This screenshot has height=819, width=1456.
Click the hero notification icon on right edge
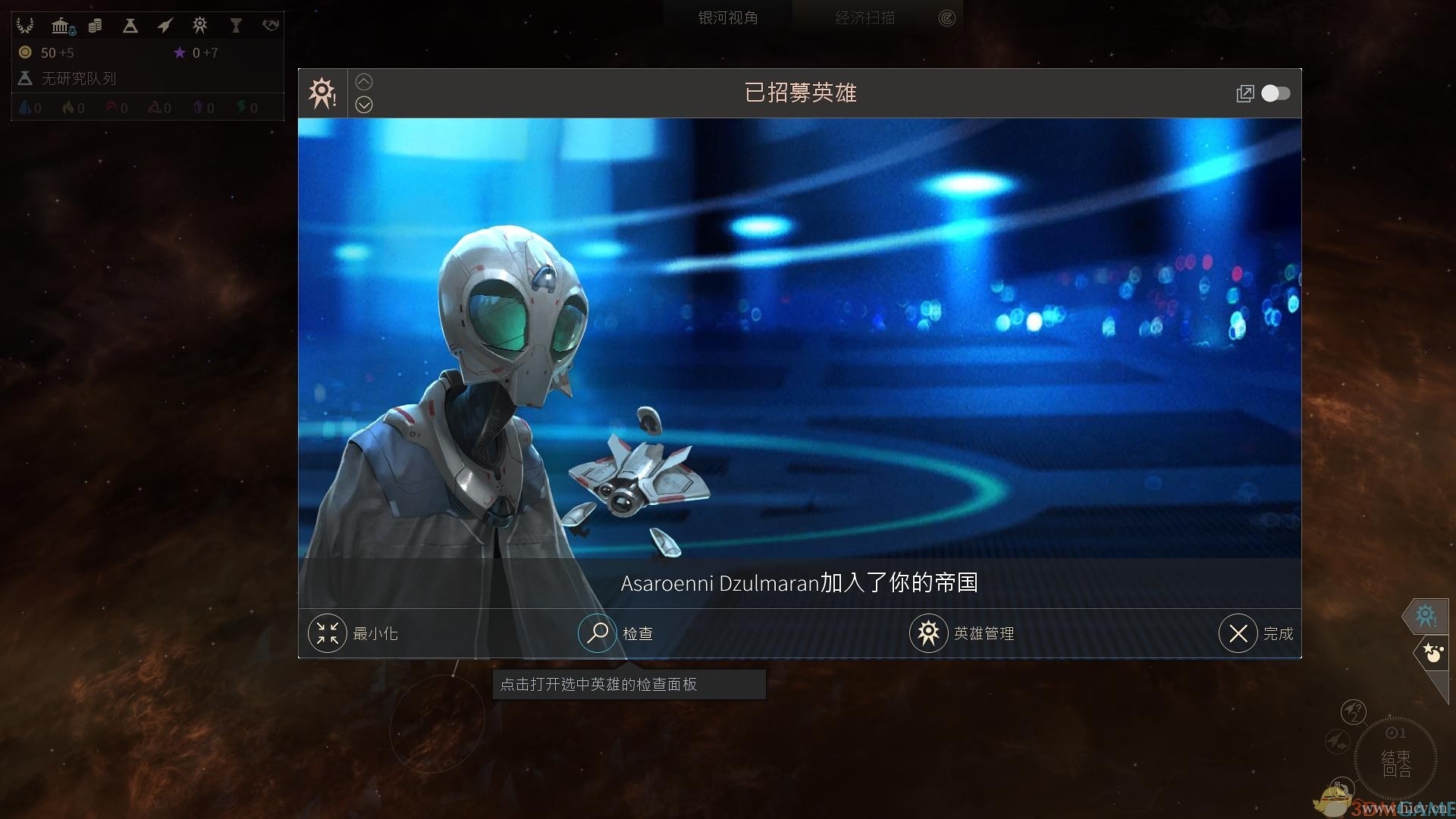[x=1425, y=616]
